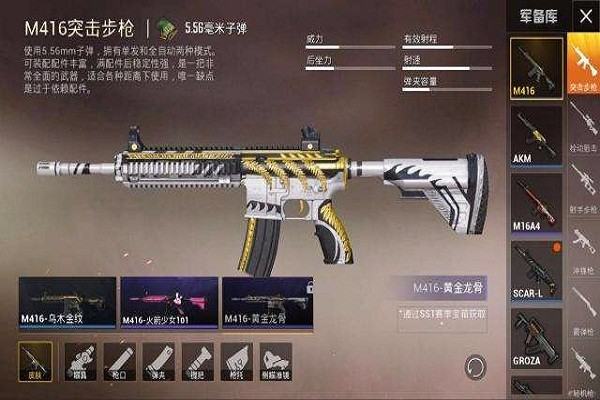Open the 瞄具 scope attachment slot
600x400 pixels.
pos(82,360)
